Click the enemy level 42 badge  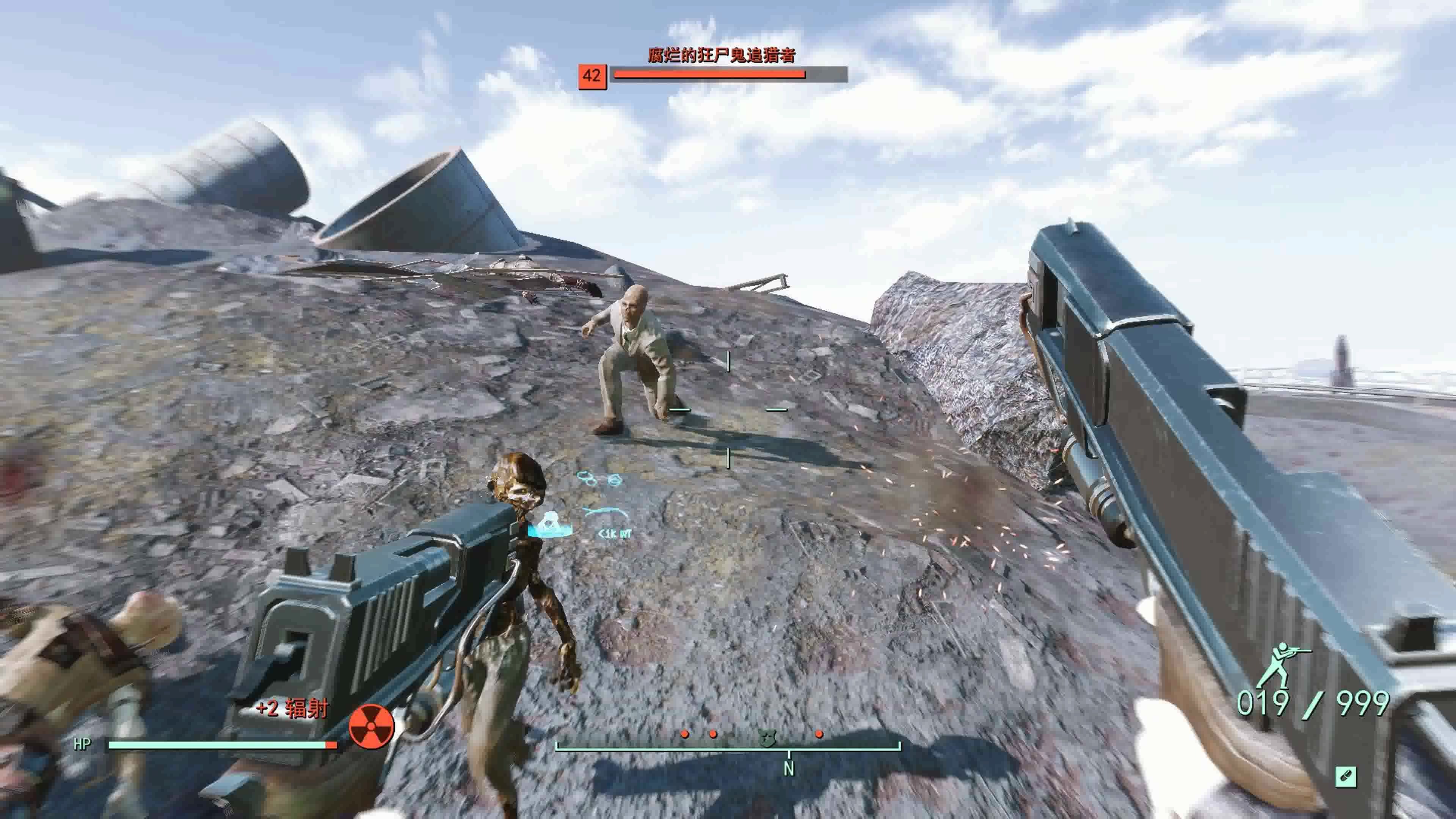point(592,76)
